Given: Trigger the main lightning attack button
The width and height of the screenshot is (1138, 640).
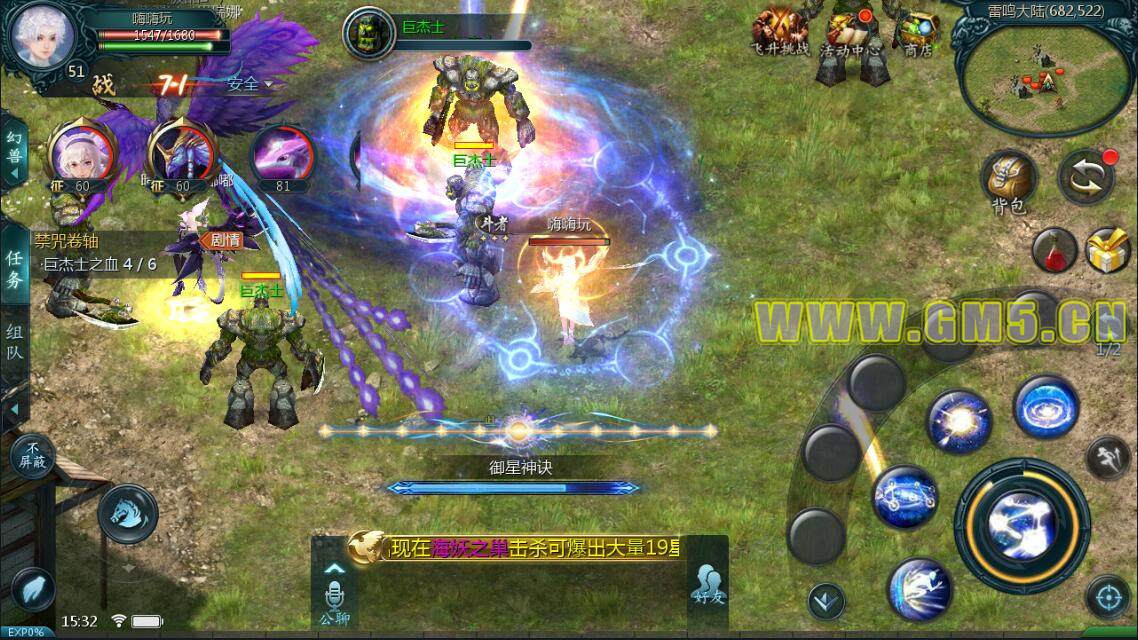Looking at the screenshot, I should point(1022,521).
